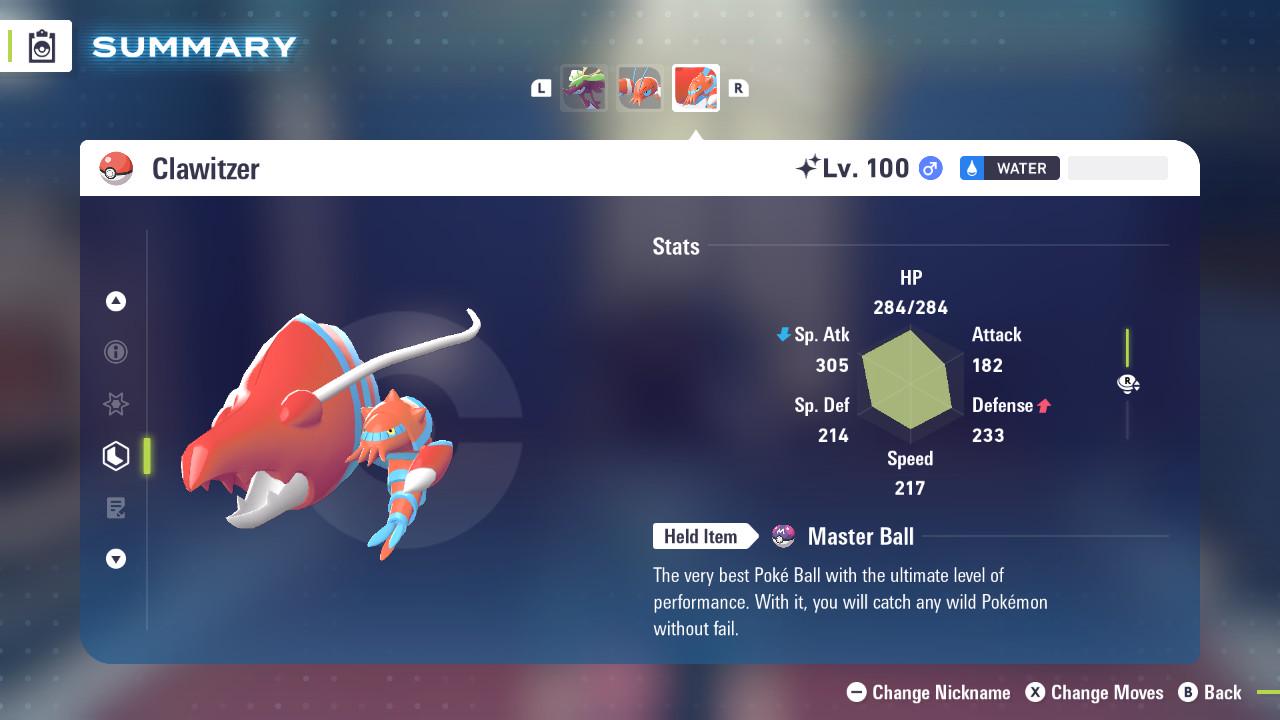Select the highlighted Clawitzer thumbnail

[x=696, y=88]
